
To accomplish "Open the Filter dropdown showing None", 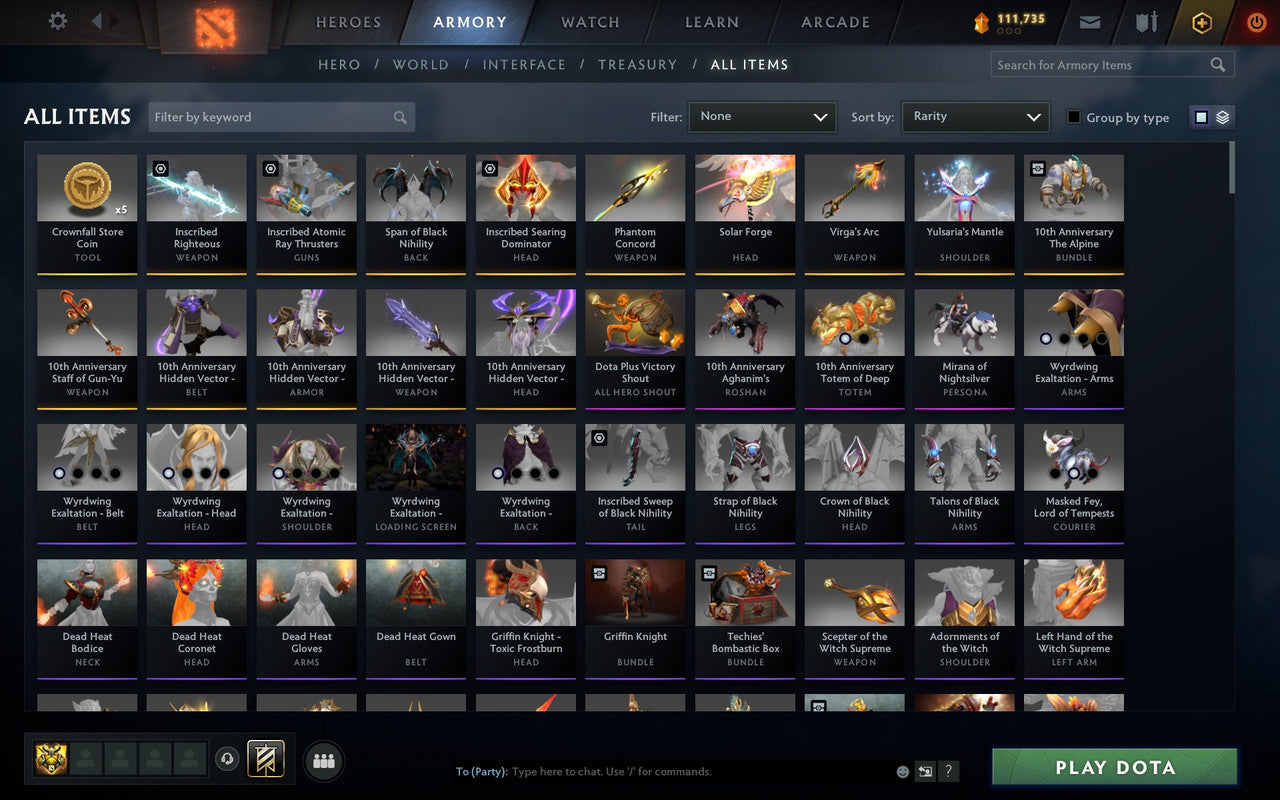I will pos(762,117).
